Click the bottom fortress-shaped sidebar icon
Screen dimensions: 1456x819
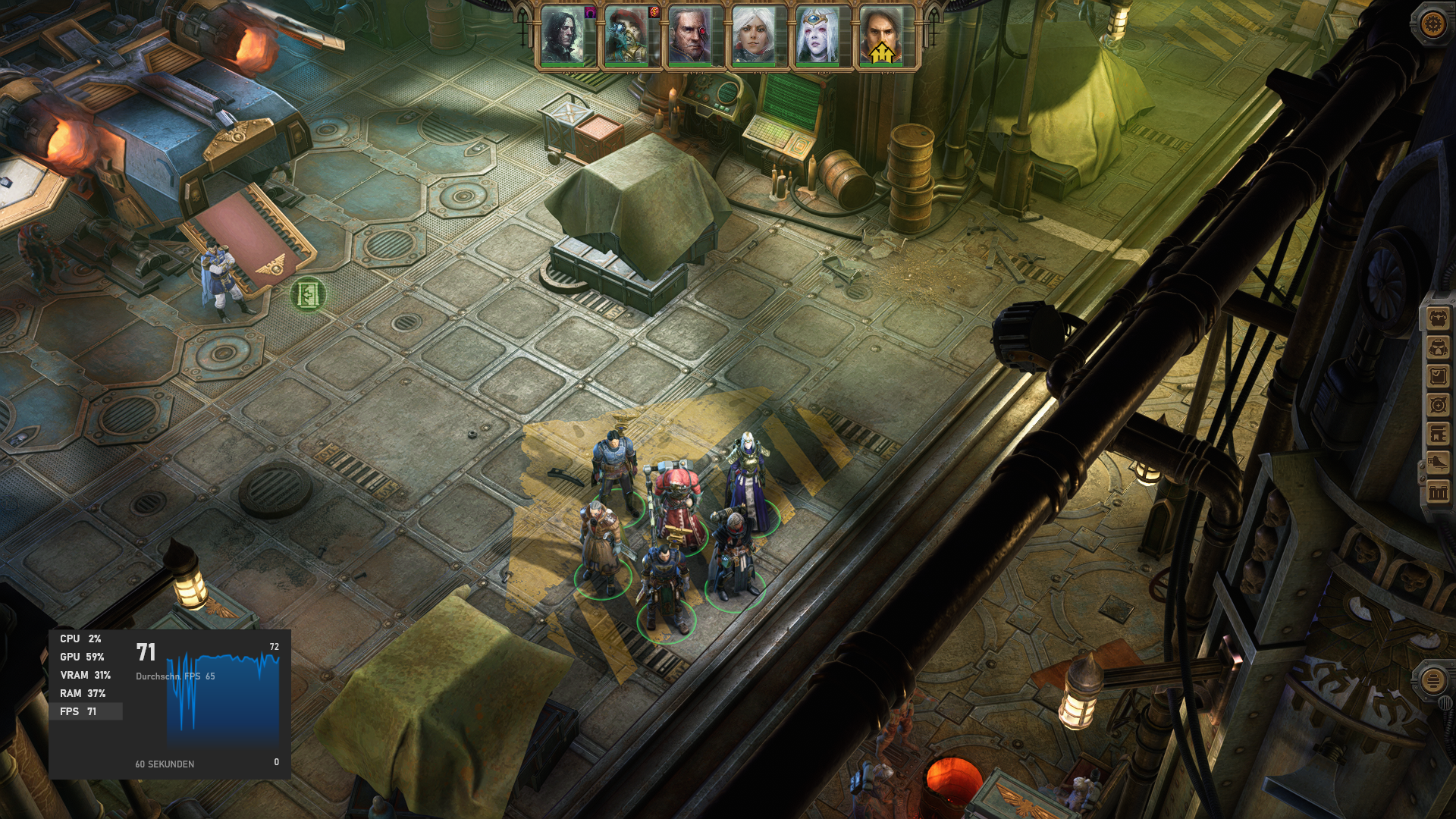[x=1438, y=493]
